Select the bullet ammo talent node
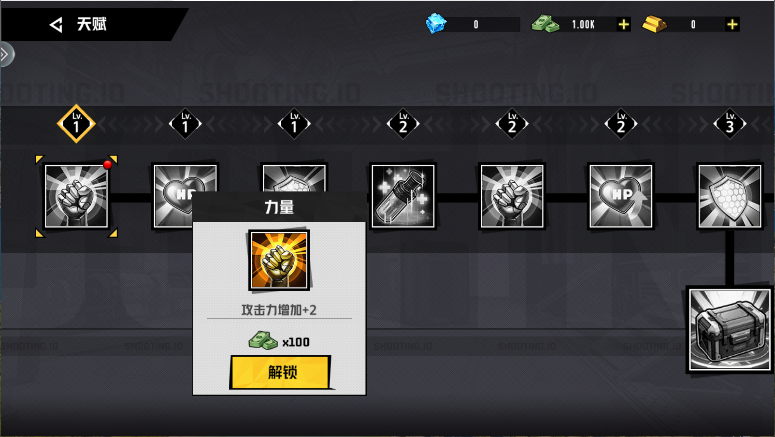 coord(403,196)
